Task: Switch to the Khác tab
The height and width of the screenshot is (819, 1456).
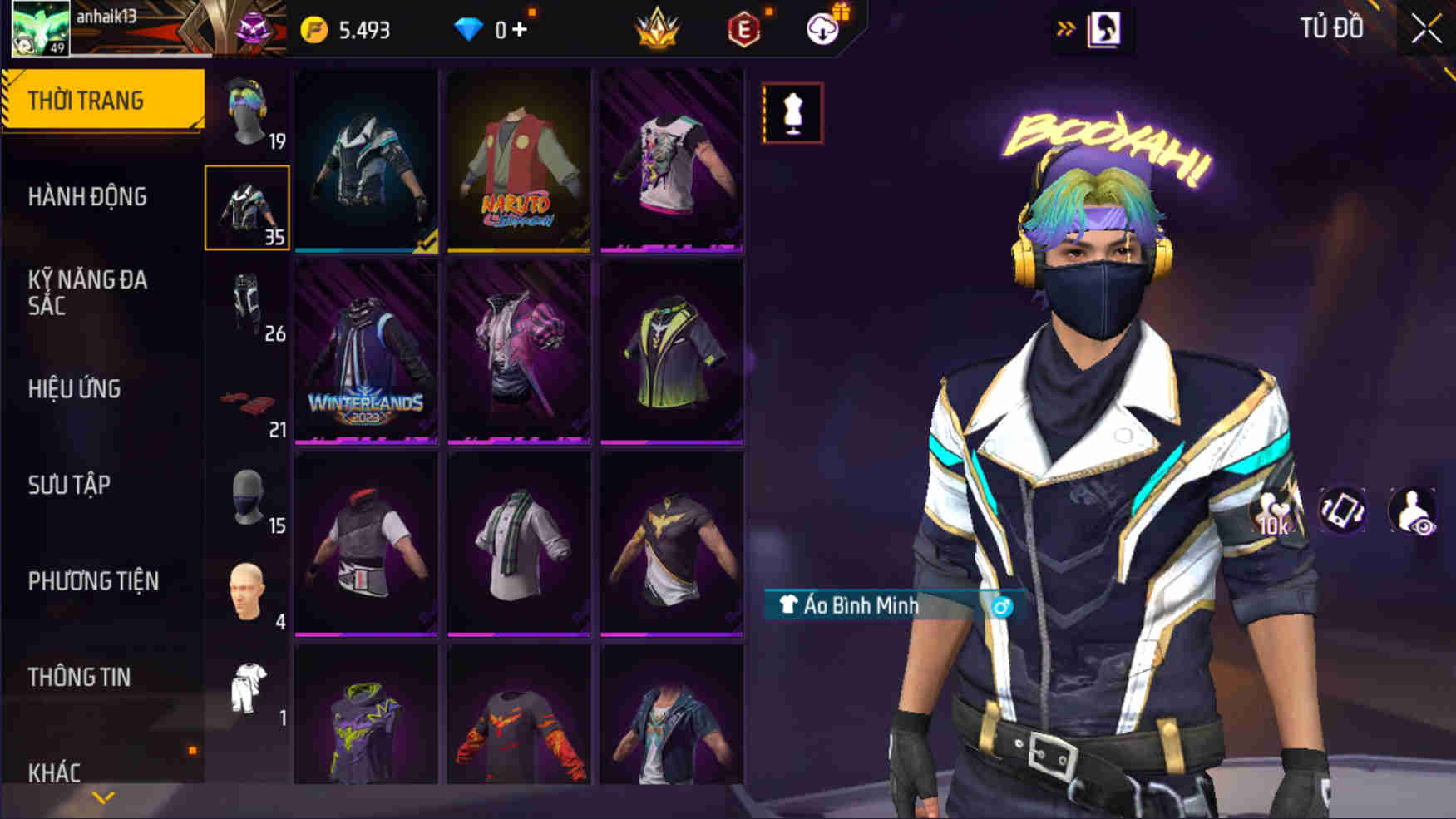Action: click(55, 772)
